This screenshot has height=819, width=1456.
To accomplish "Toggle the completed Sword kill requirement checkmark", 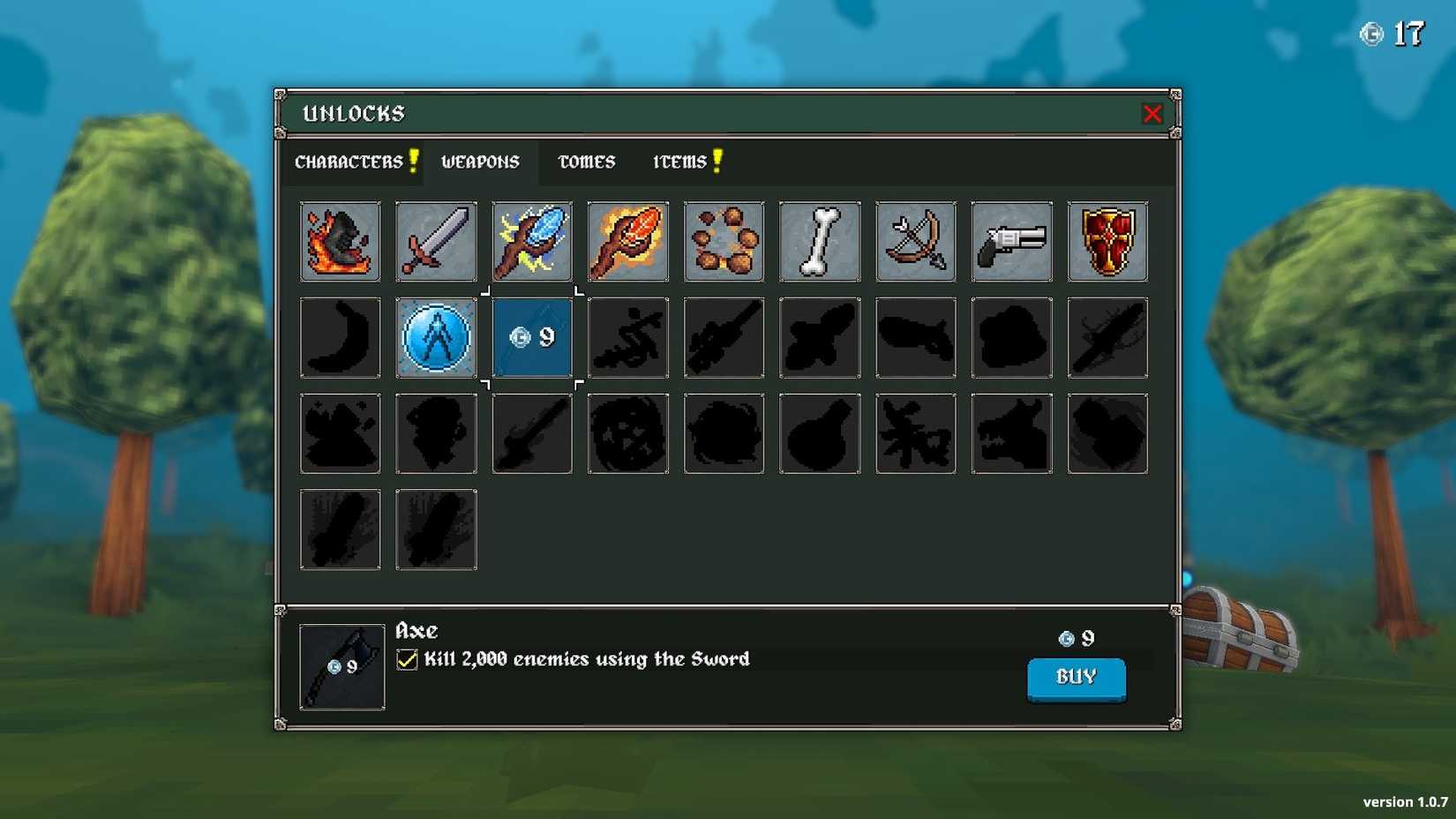I will click(x=407, y=658).
